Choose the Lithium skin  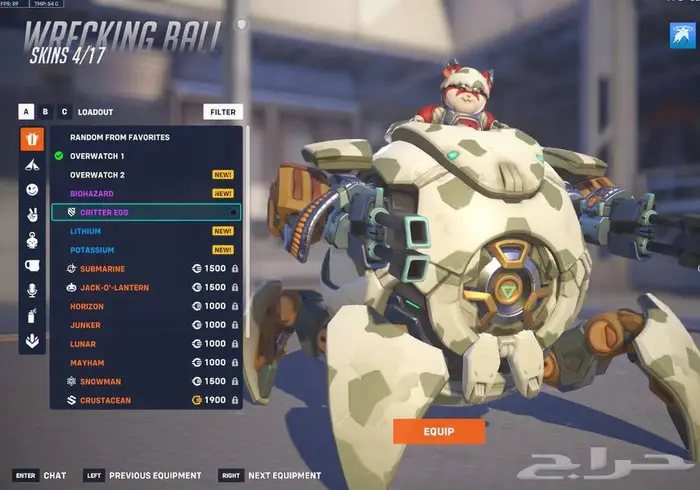tap(86, 231)
